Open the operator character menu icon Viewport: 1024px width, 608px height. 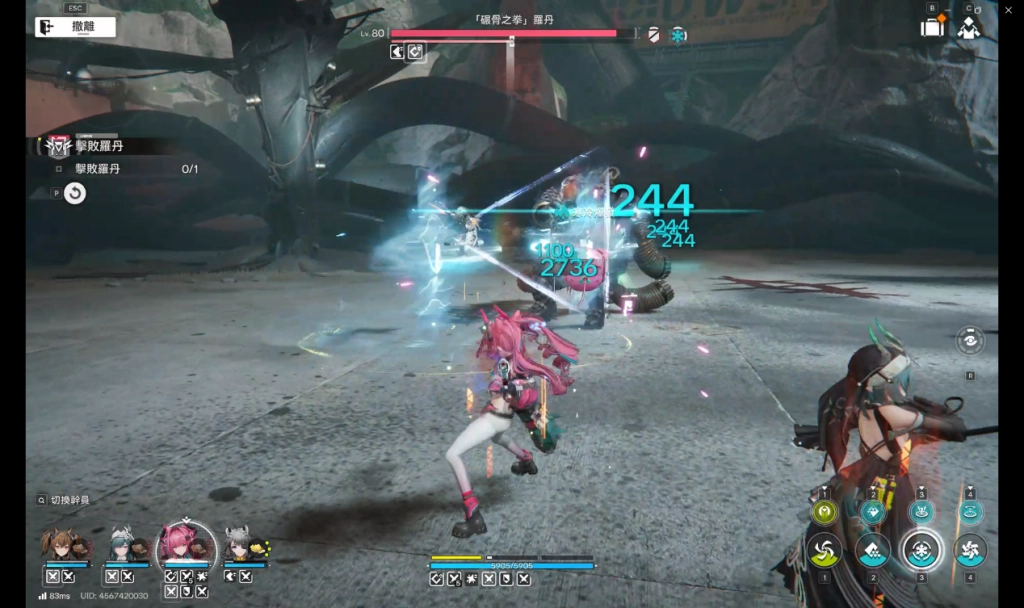[x=968, y=27]
